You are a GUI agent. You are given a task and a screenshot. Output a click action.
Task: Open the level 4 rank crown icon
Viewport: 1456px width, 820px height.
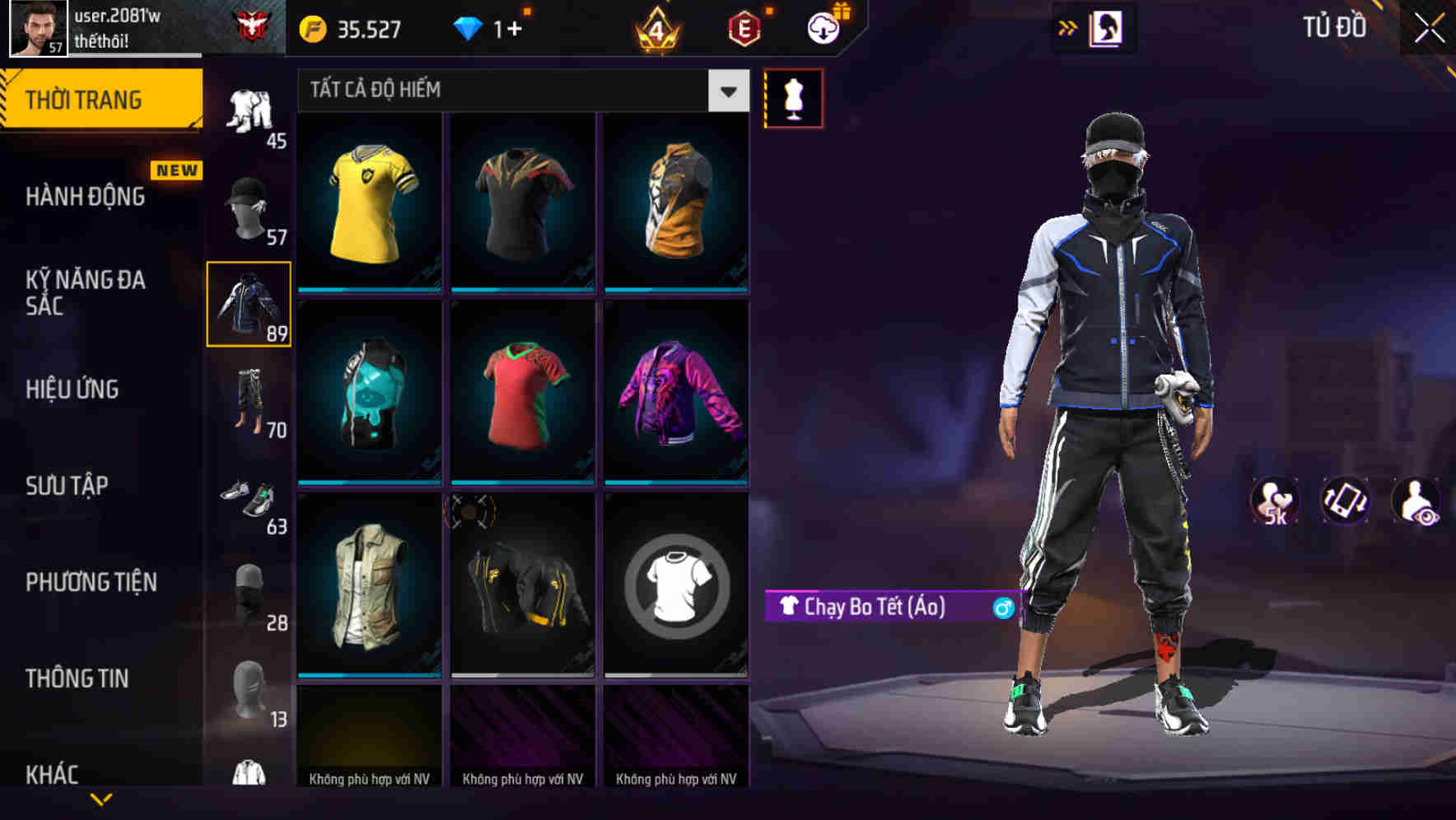coord(659,29)
